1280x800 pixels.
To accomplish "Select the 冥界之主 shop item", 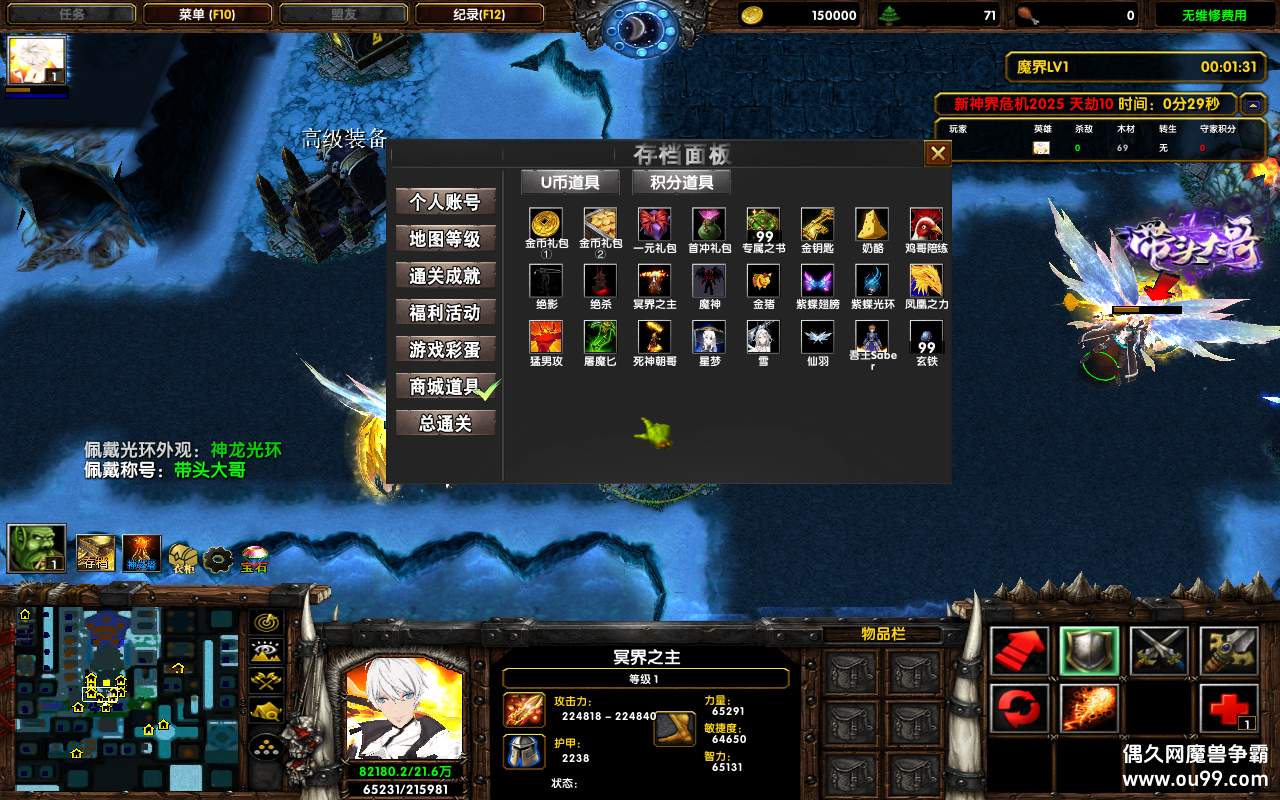I will coord(654,281).
